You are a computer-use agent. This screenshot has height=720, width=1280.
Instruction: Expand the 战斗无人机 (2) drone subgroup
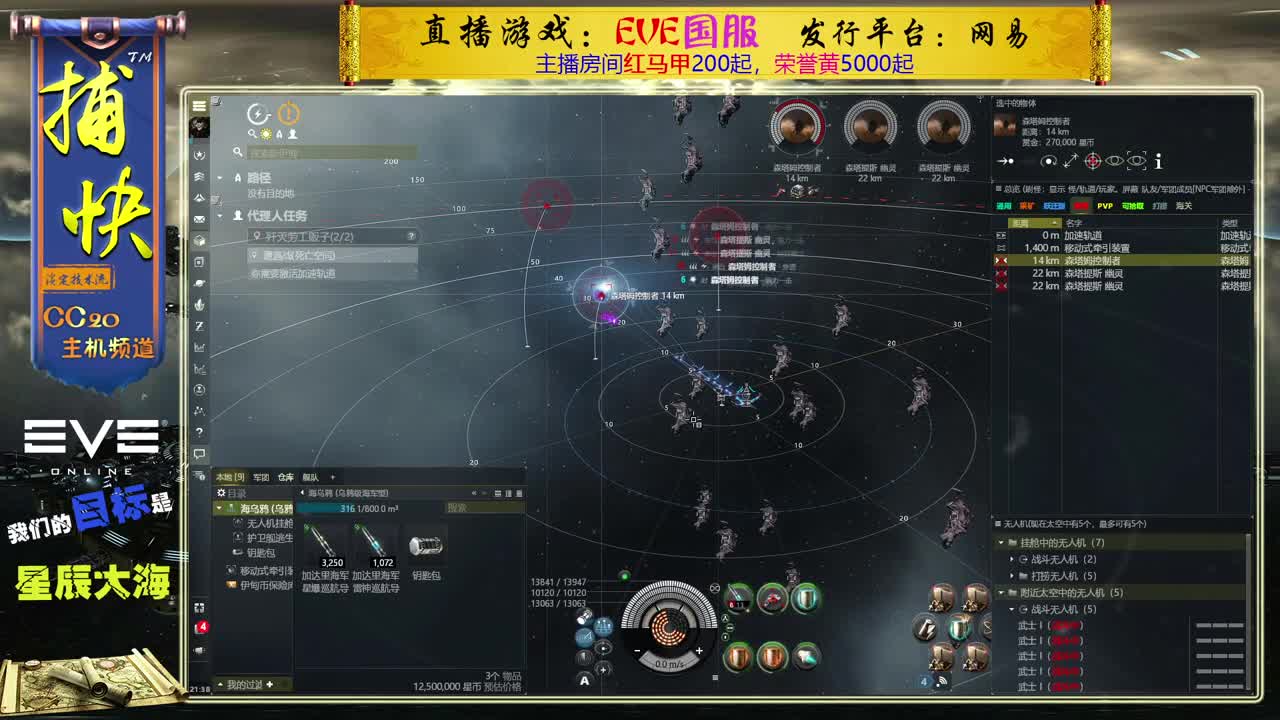click(x=1013, y=559)
